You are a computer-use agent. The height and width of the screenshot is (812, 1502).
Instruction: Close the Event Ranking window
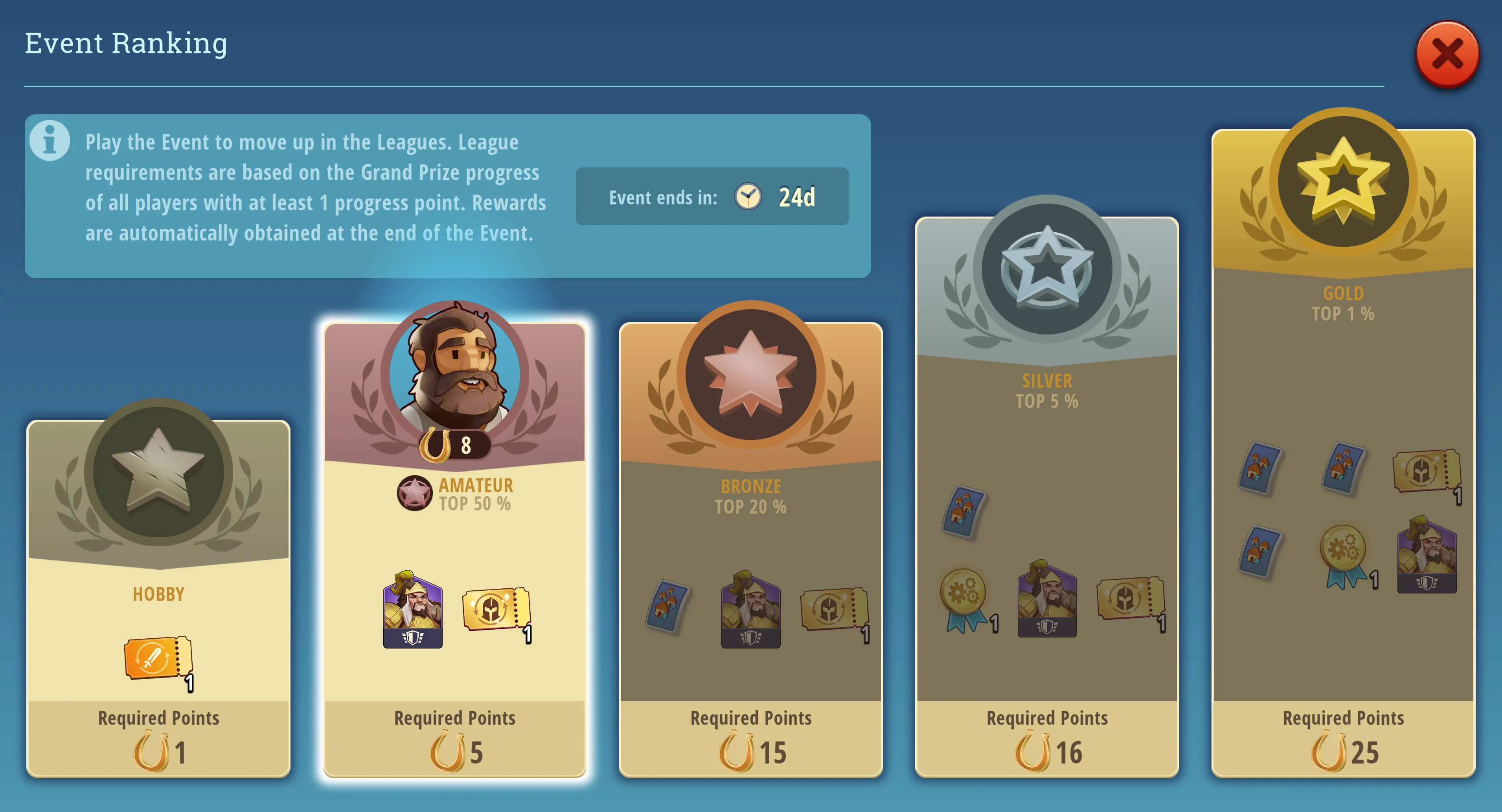tap(1447, 55)
